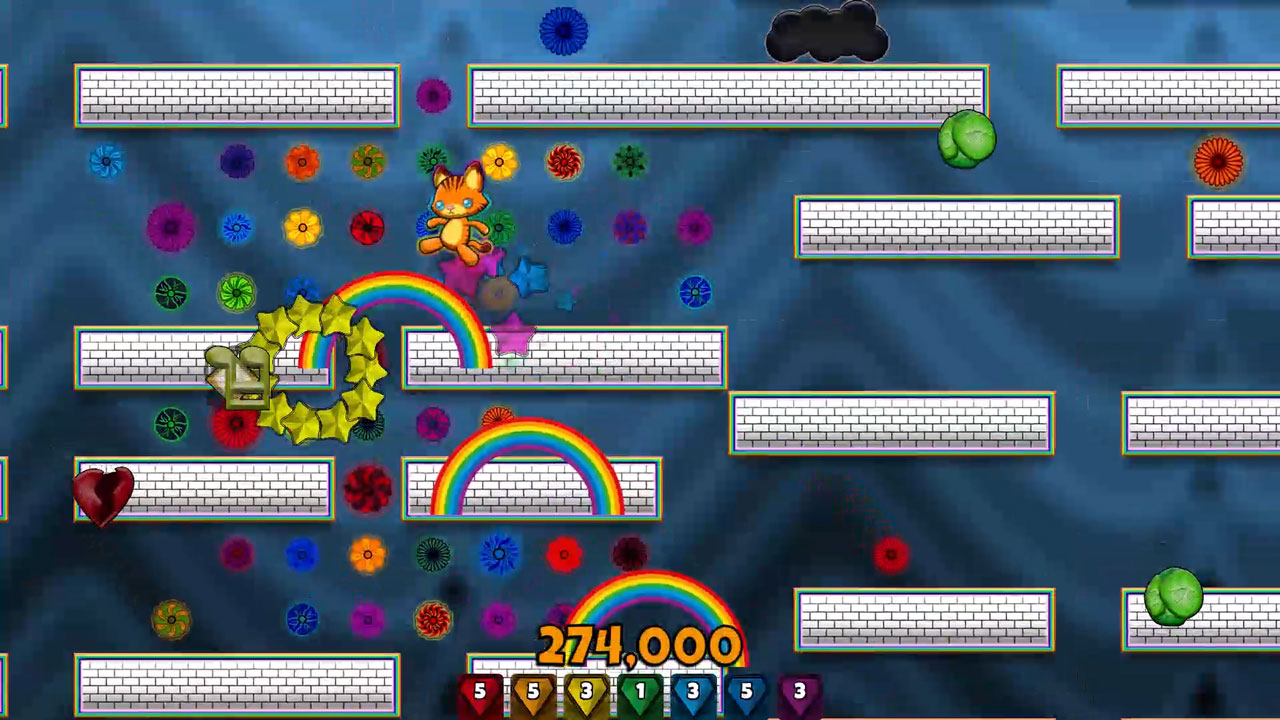Select the green cabbage in the top right

click(x=965, y=137)
